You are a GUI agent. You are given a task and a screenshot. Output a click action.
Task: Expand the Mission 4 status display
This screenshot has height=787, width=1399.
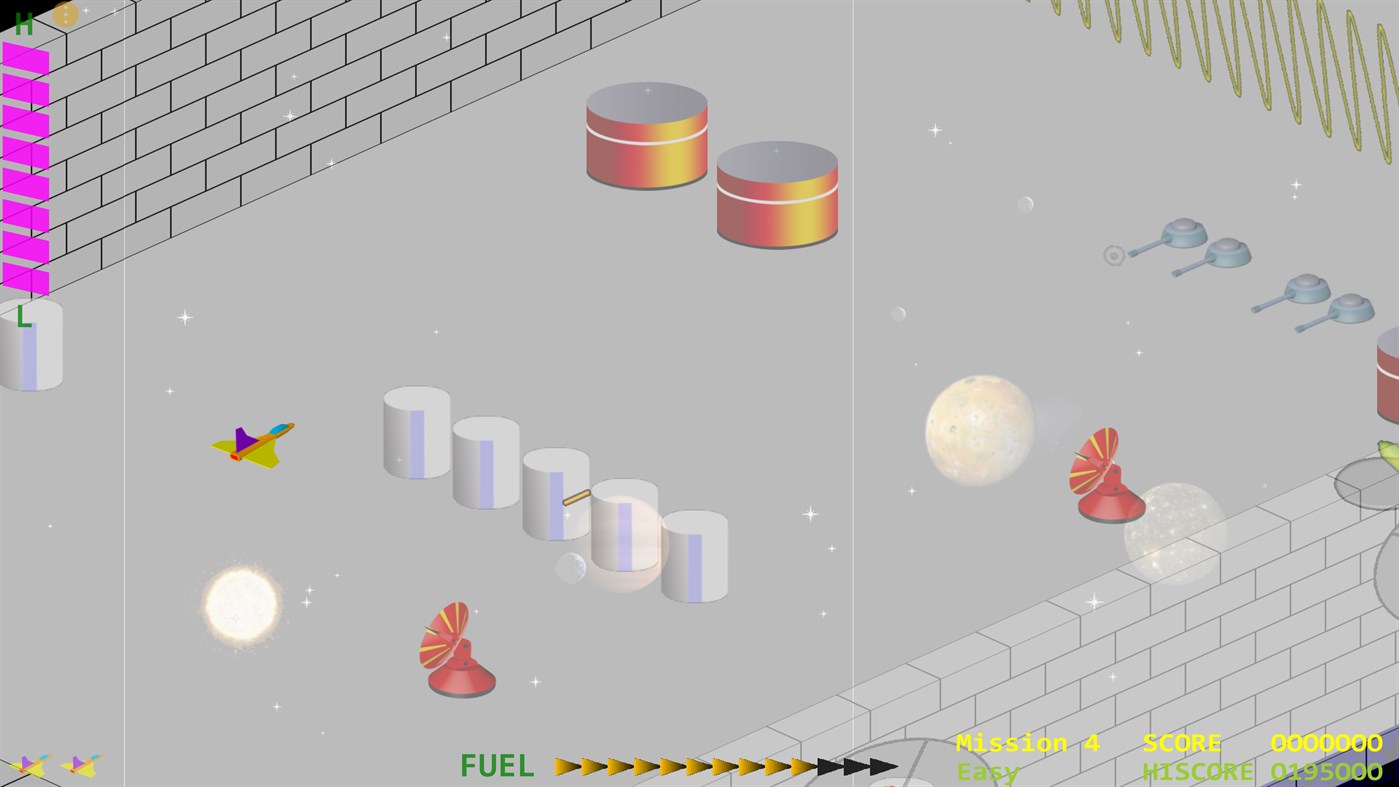coord(1027,742)
